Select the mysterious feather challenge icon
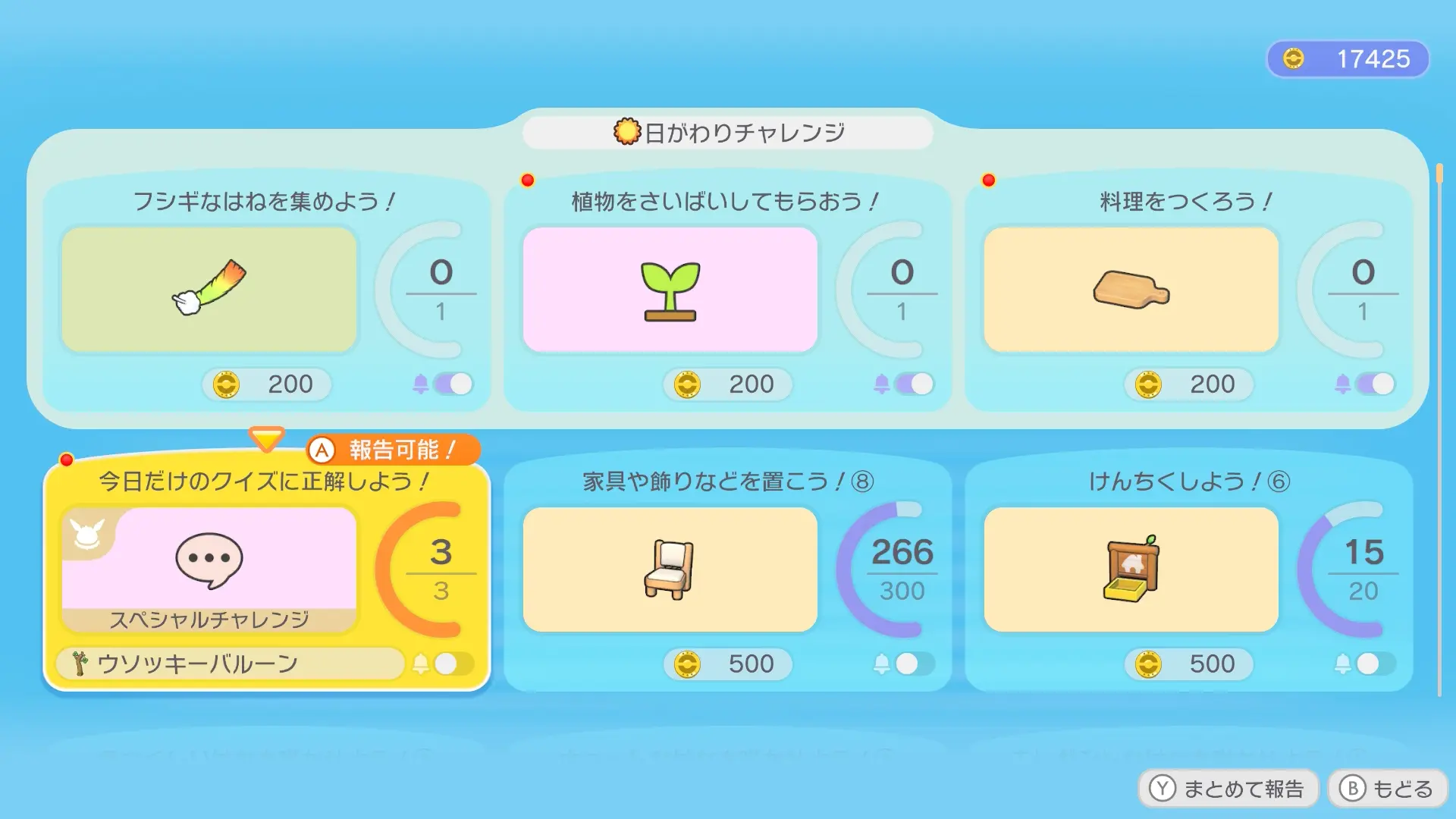 tap(209, 290)
